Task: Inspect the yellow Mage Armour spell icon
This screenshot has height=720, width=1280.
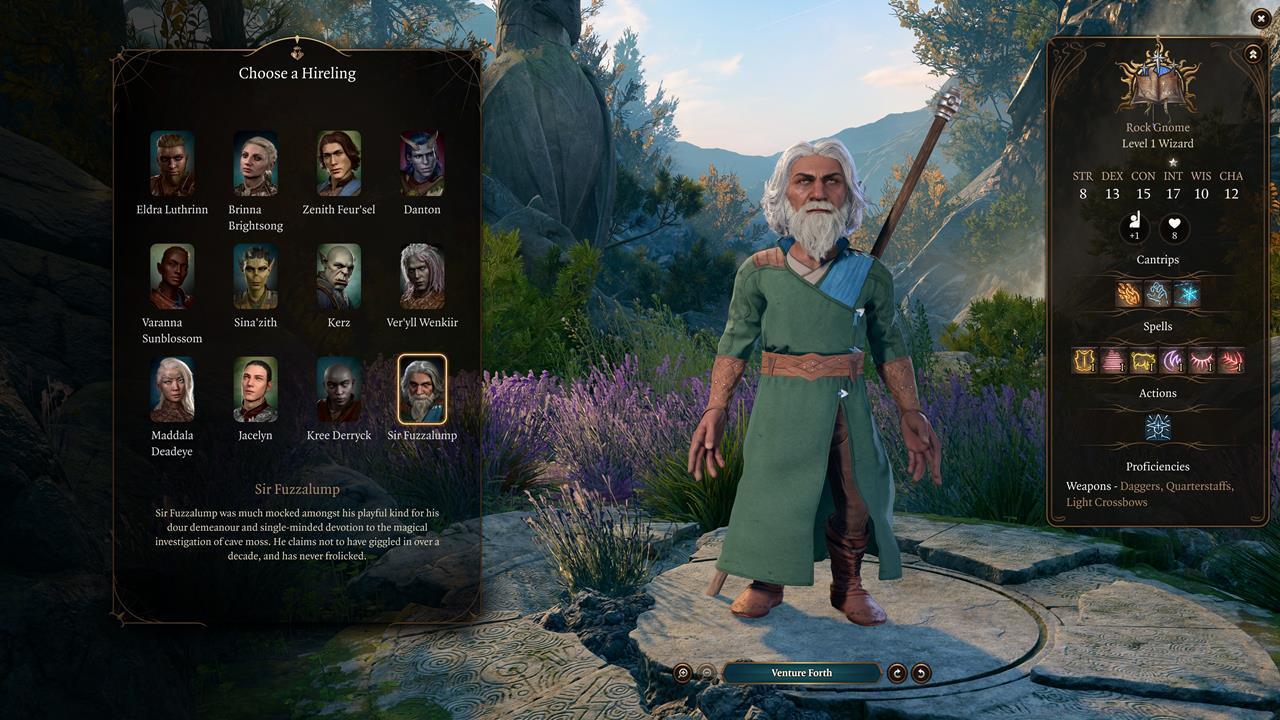Action: coord(1083,361)
